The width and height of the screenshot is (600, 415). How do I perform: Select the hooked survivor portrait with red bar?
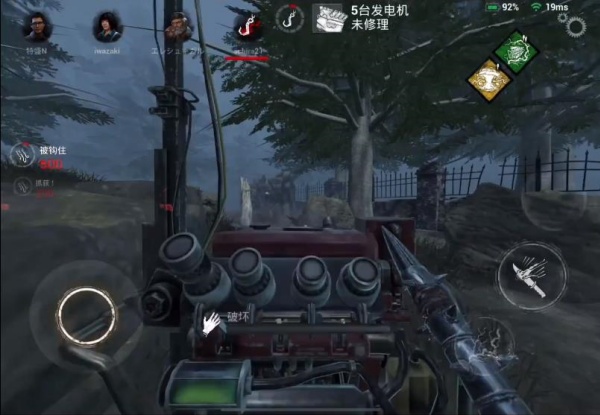(x=246, y=26)
